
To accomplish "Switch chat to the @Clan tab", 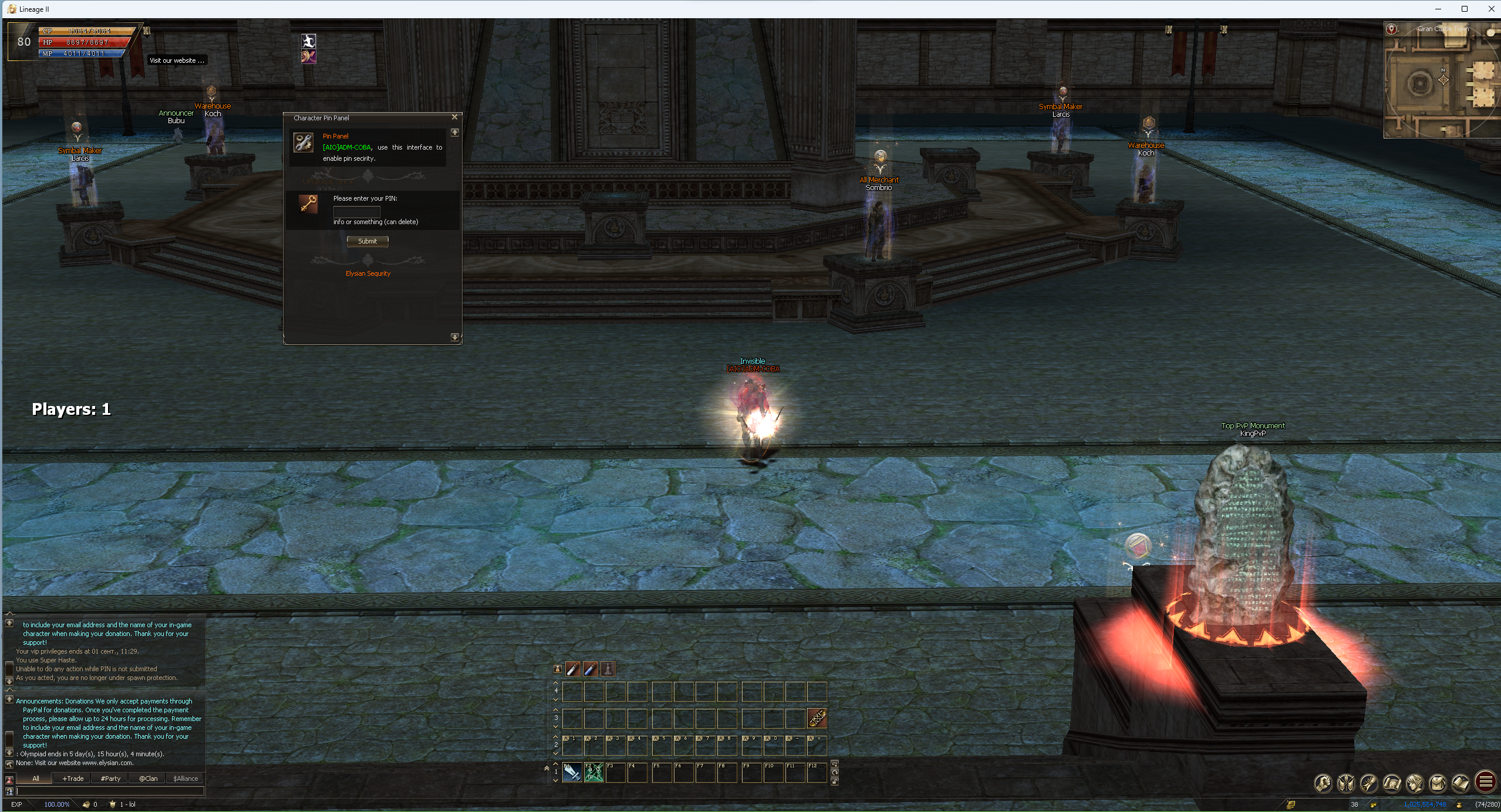I will (148, 779).
